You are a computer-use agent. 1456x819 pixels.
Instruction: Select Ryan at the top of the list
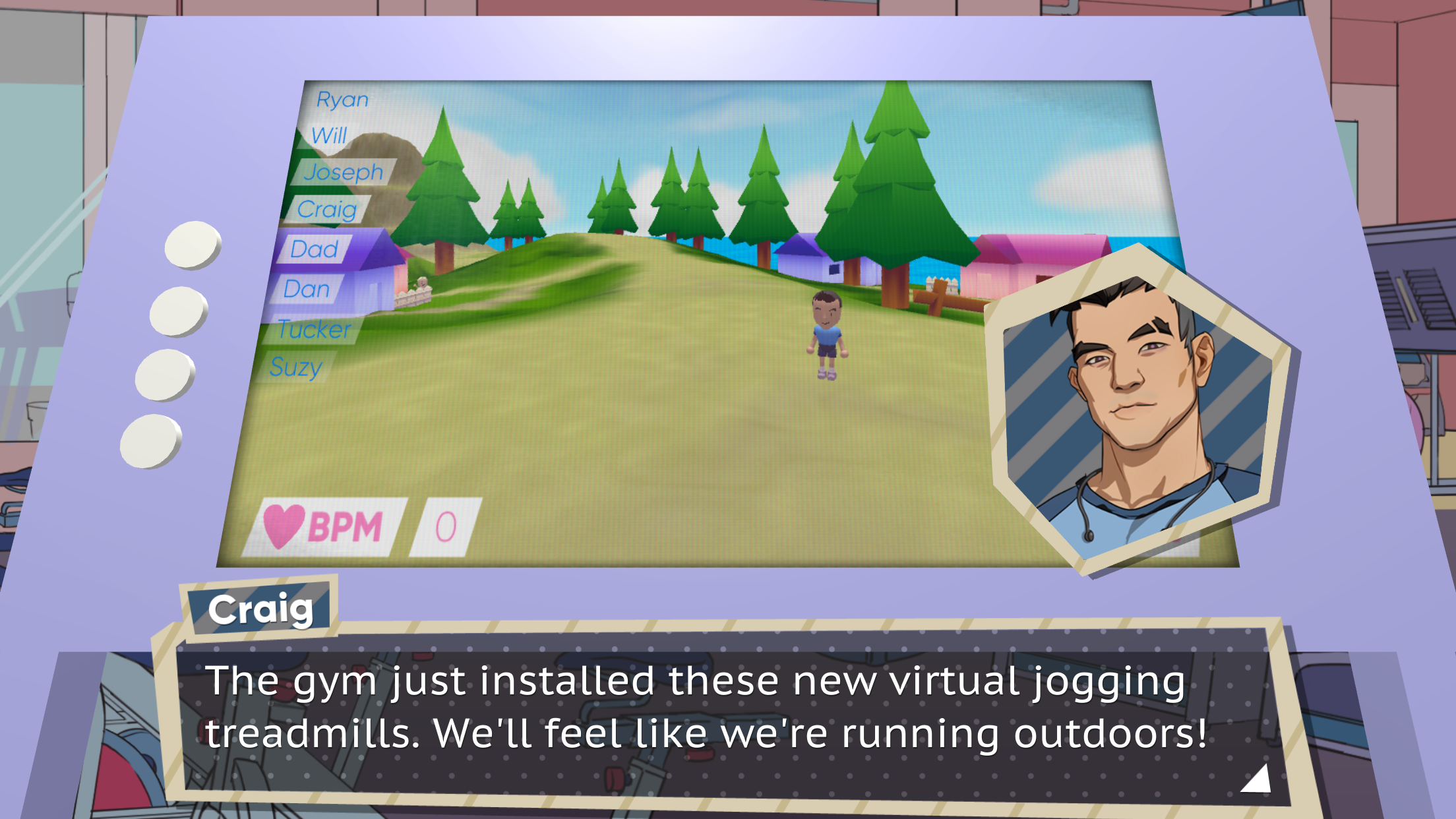[x=344, y=99]
